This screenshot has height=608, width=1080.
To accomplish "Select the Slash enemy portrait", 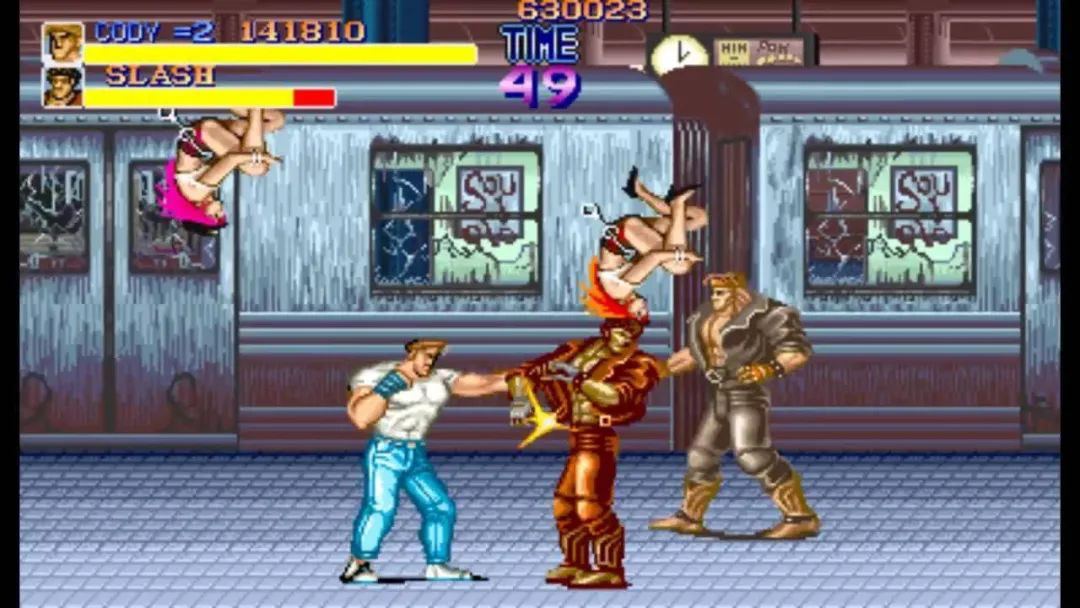I will coord(62,87).
